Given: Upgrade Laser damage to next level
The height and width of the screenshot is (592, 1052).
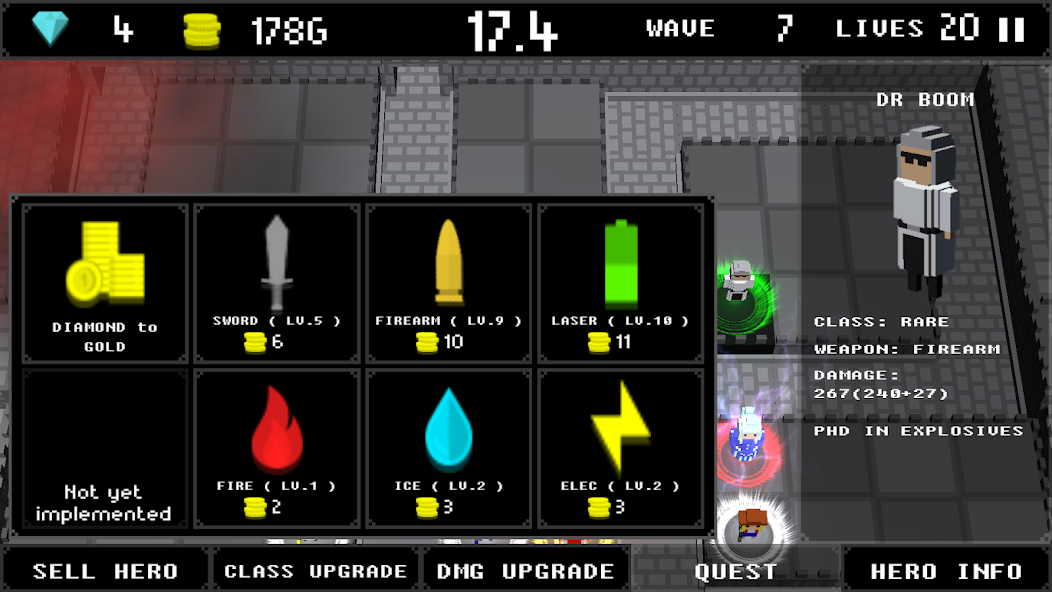Looking at the screenshot, I should [620, 283].
